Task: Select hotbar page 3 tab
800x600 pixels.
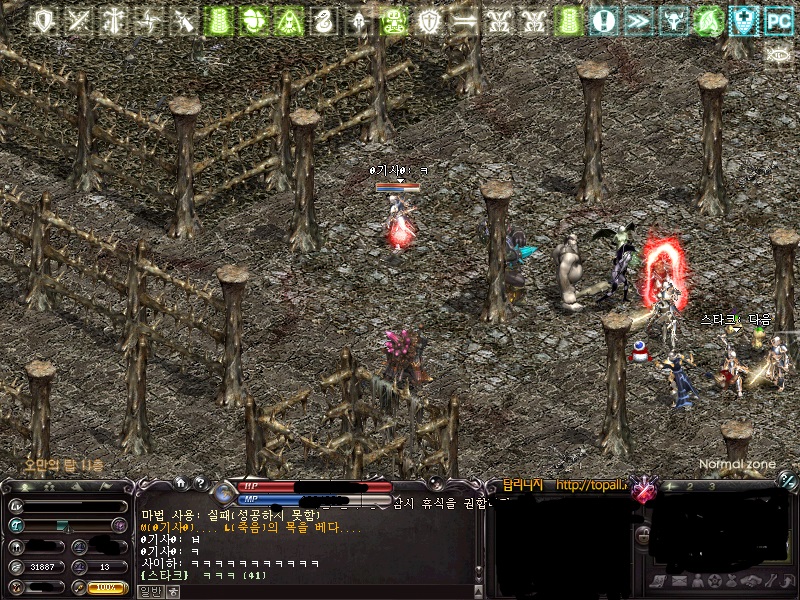Action: 711,486
